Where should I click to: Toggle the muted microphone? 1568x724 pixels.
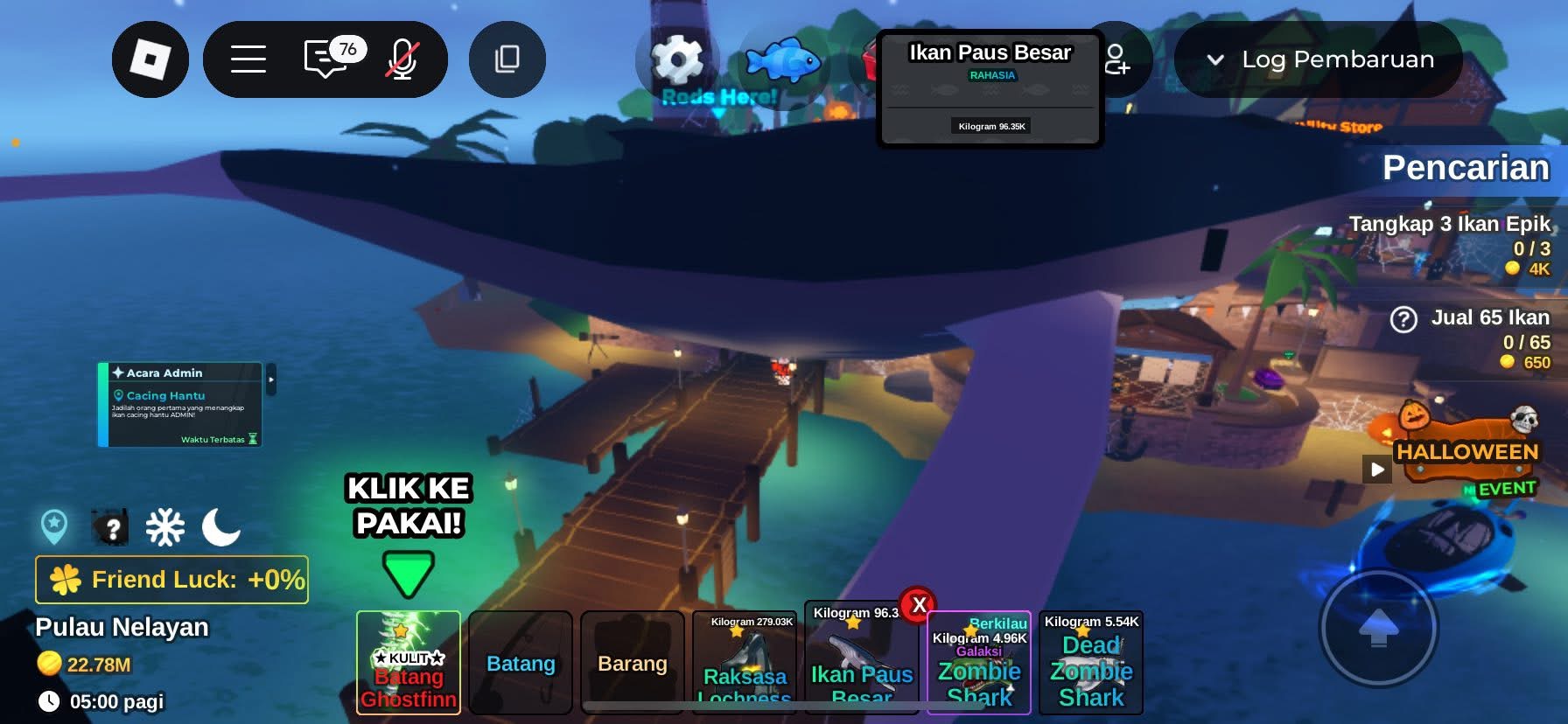tap(402, 59)
